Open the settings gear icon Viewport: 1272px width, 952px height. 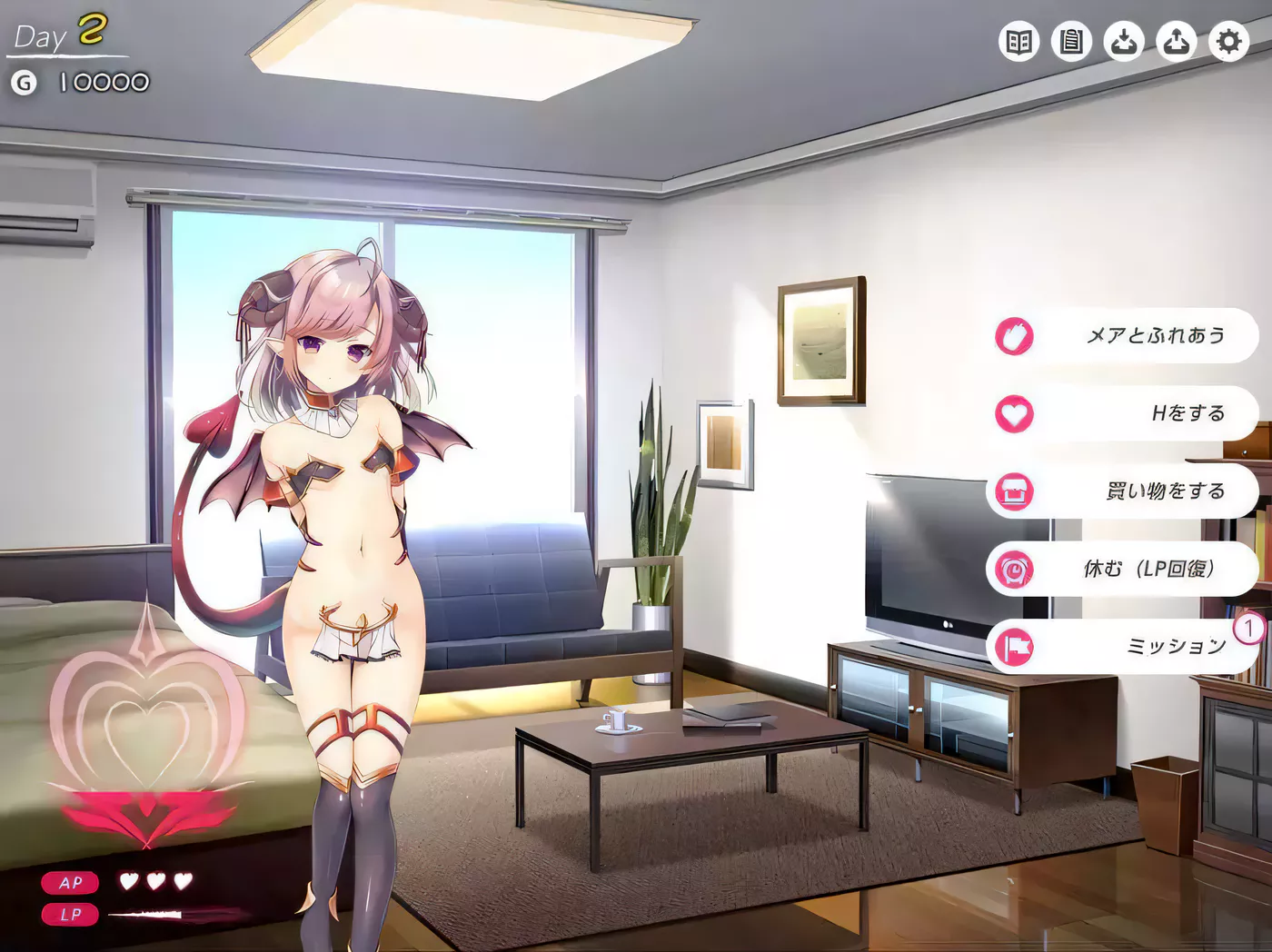[x=1228, y=41]
